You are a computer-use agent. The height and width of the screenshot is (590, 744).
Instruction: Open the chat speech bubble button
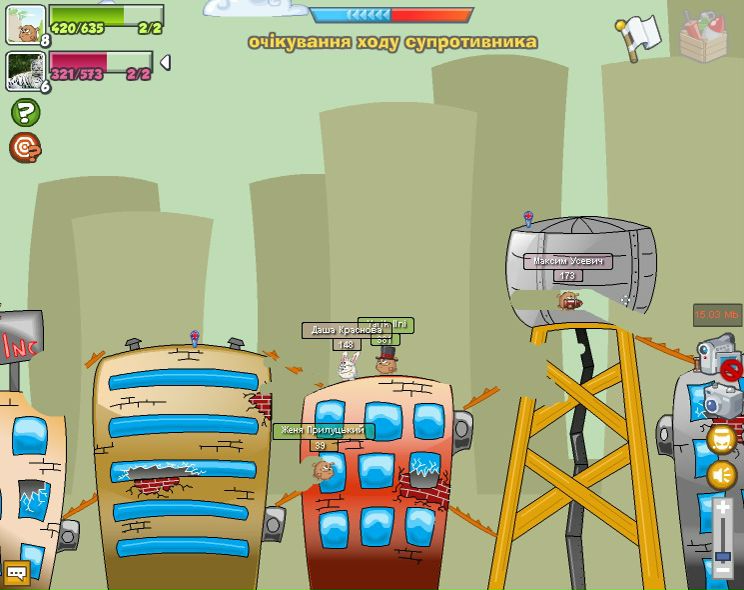pyautogui.click(x=16, y=573)
